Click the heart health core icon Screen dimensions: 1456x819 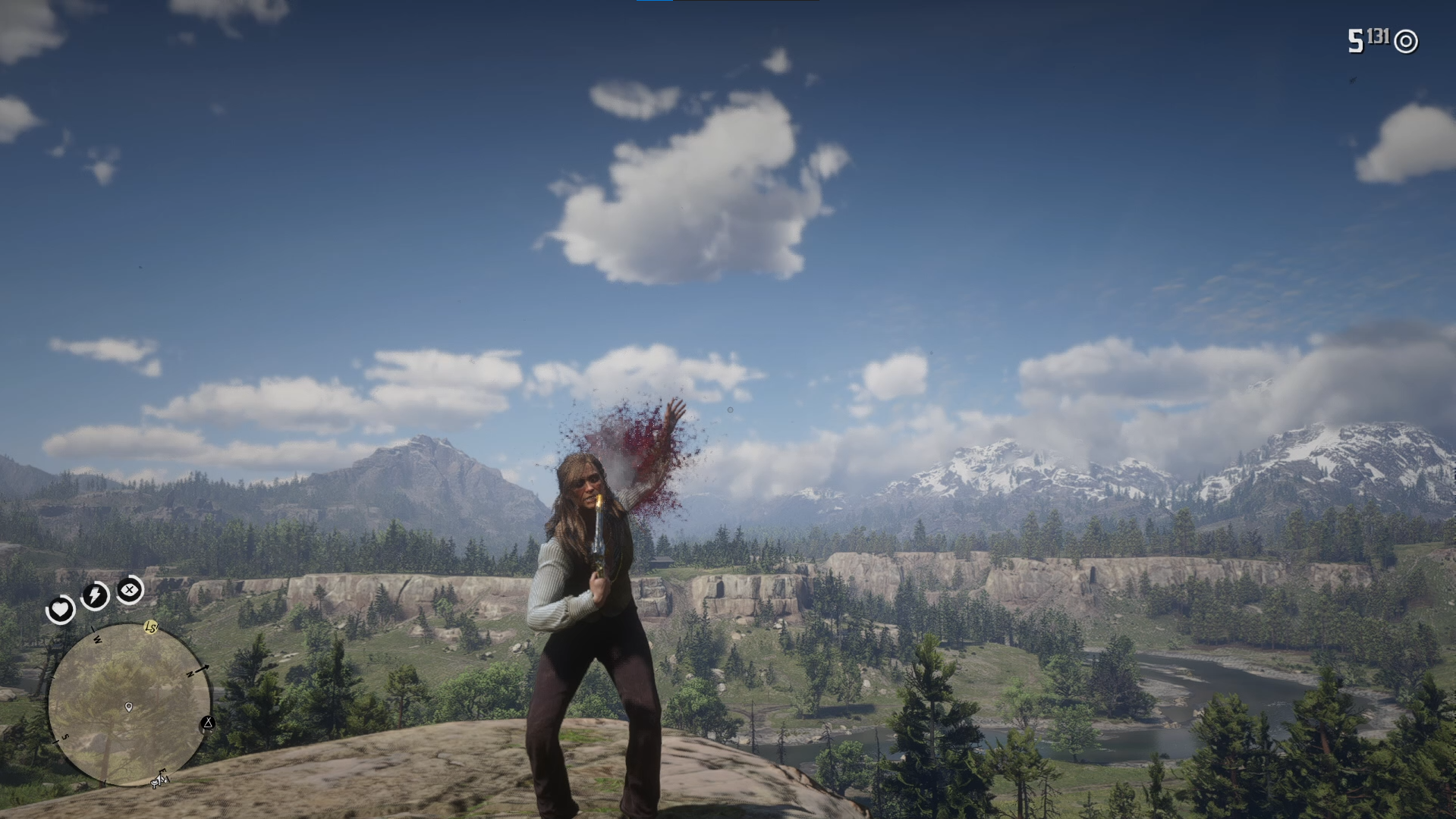[60, 609]
